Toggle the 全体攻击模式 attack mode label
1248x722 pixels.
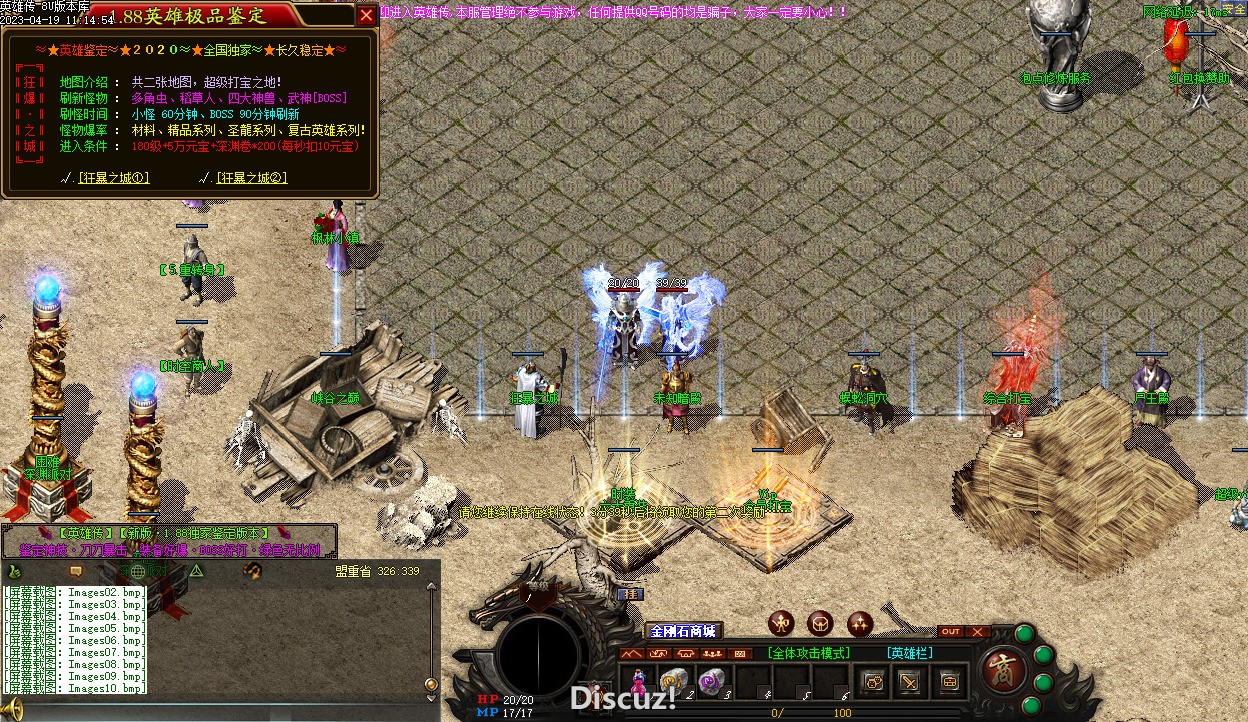tap(809, 653)
